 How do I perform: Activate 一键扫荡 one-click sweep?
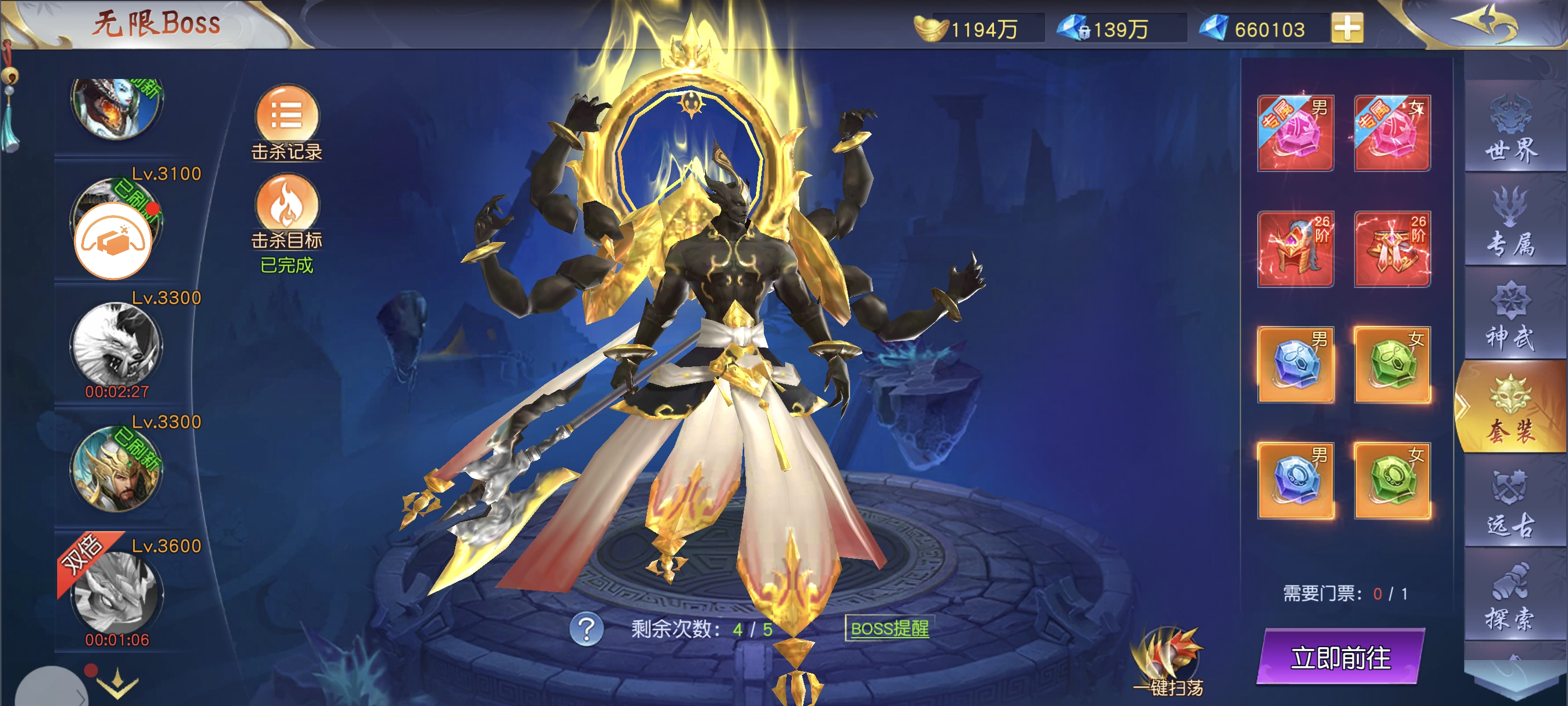pyautogui.click(x=1168, y=662)
